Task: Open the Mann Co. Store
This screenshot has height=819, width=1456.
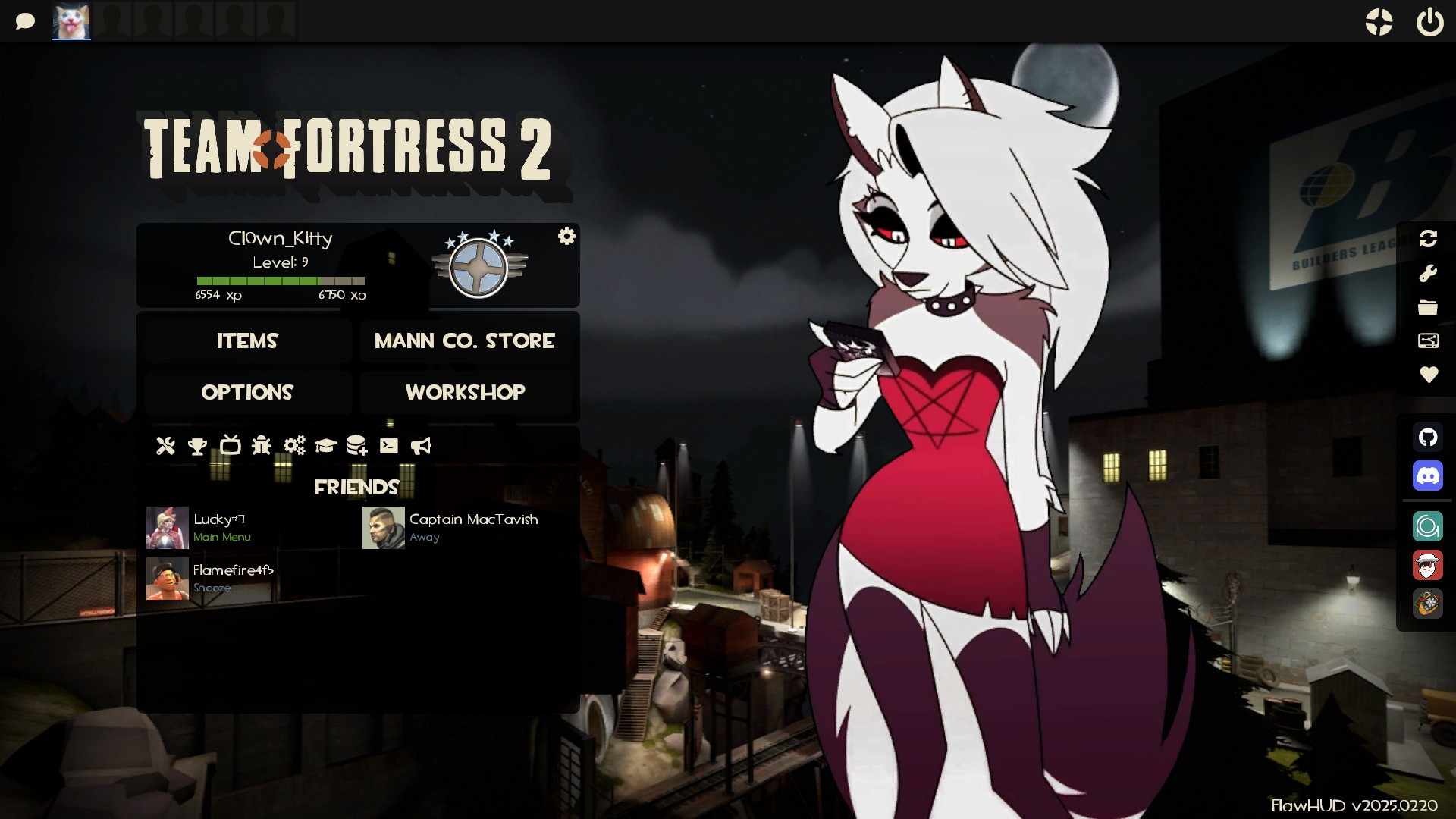Action: click(463, 341)
